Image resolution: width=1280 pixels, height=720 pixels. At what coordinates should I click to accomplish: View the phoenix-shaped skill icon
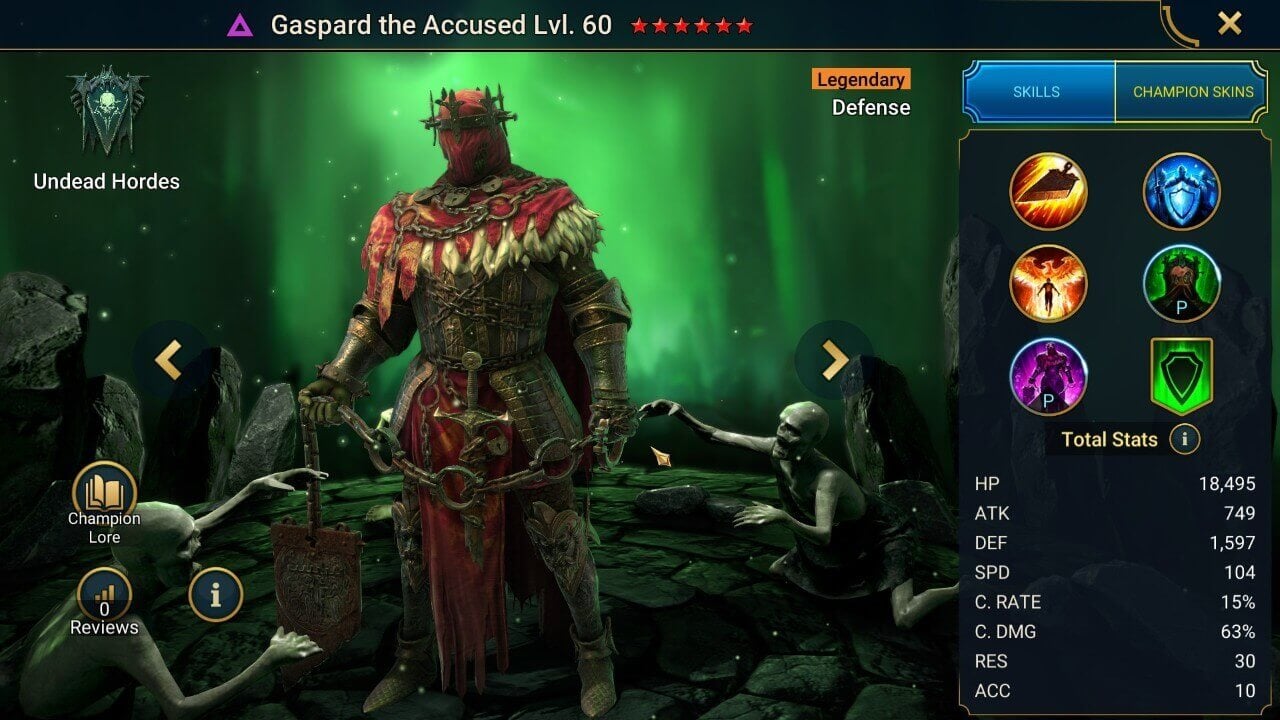coord(1049,283)
